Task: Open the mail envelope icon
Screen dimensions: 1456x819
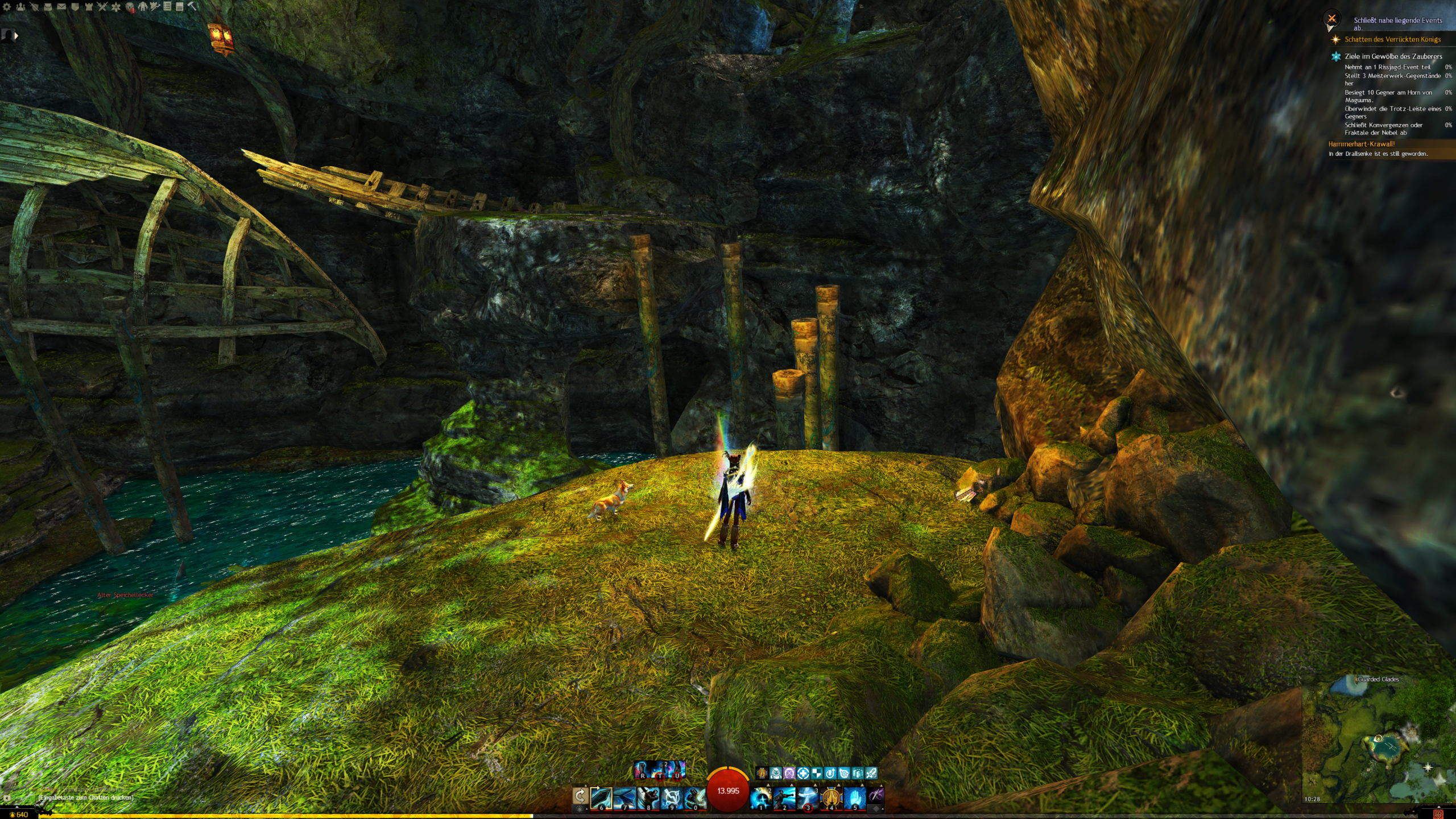Action: pos(61,7)
